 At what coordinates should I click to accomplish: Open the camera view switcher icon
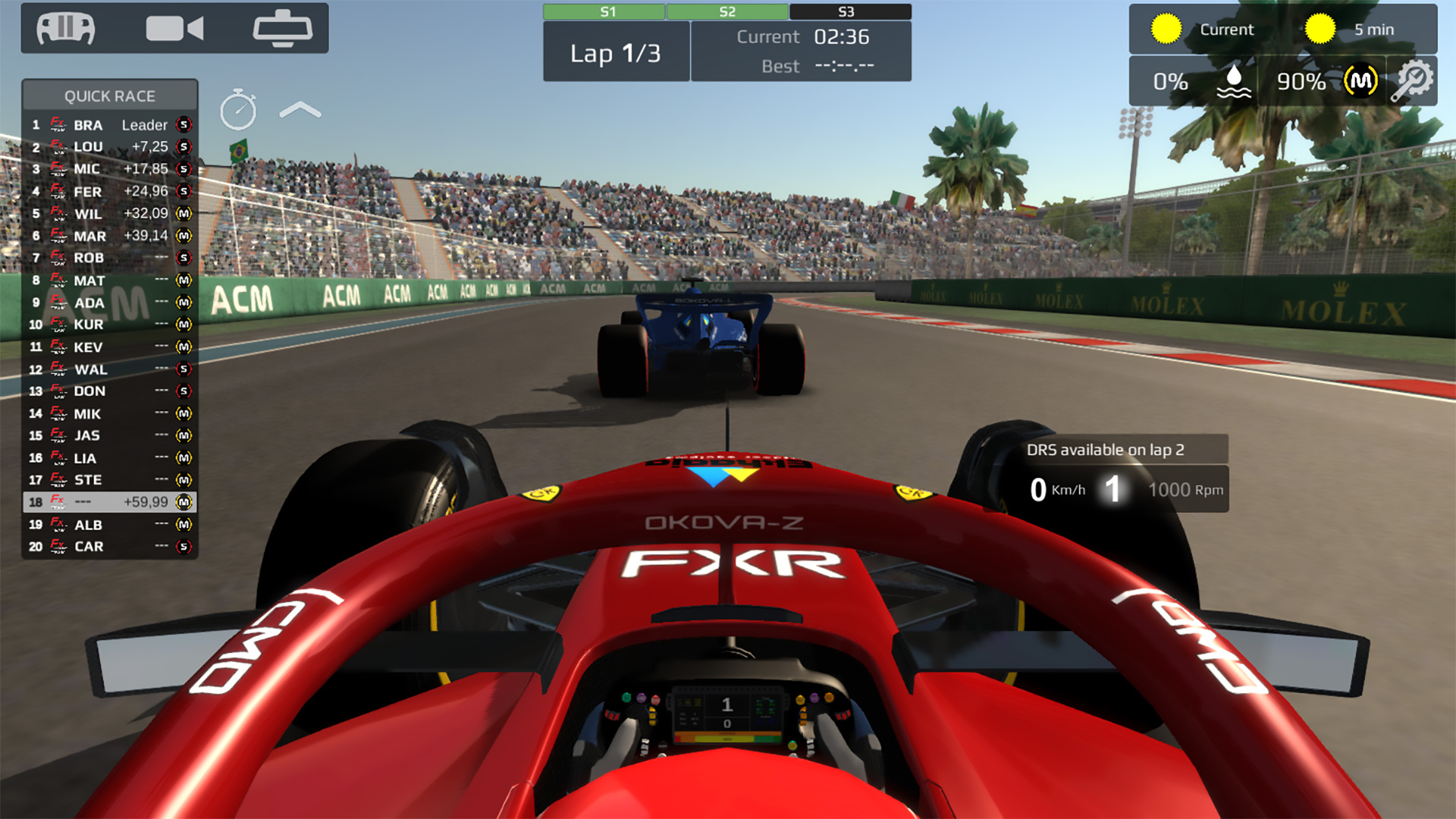pos(176,28)
